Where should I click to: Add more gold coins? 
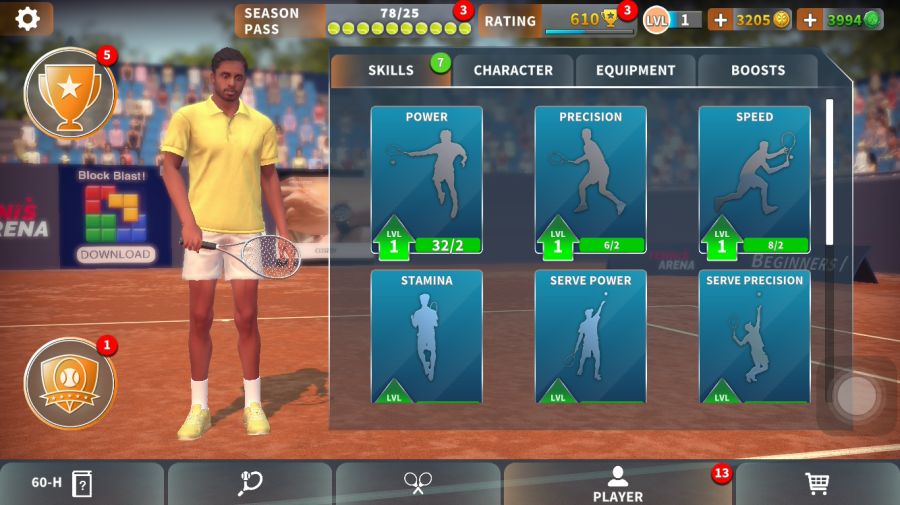[x=721, y=20]
